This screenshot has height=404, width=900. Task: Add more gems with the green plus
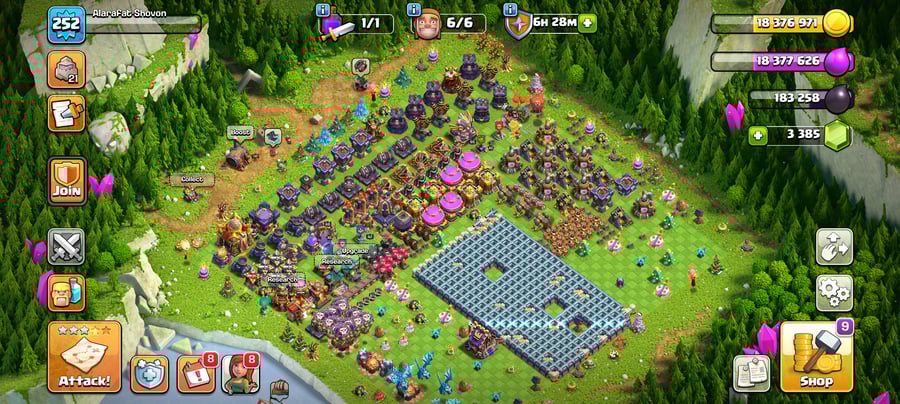click(x=760, y=134)
